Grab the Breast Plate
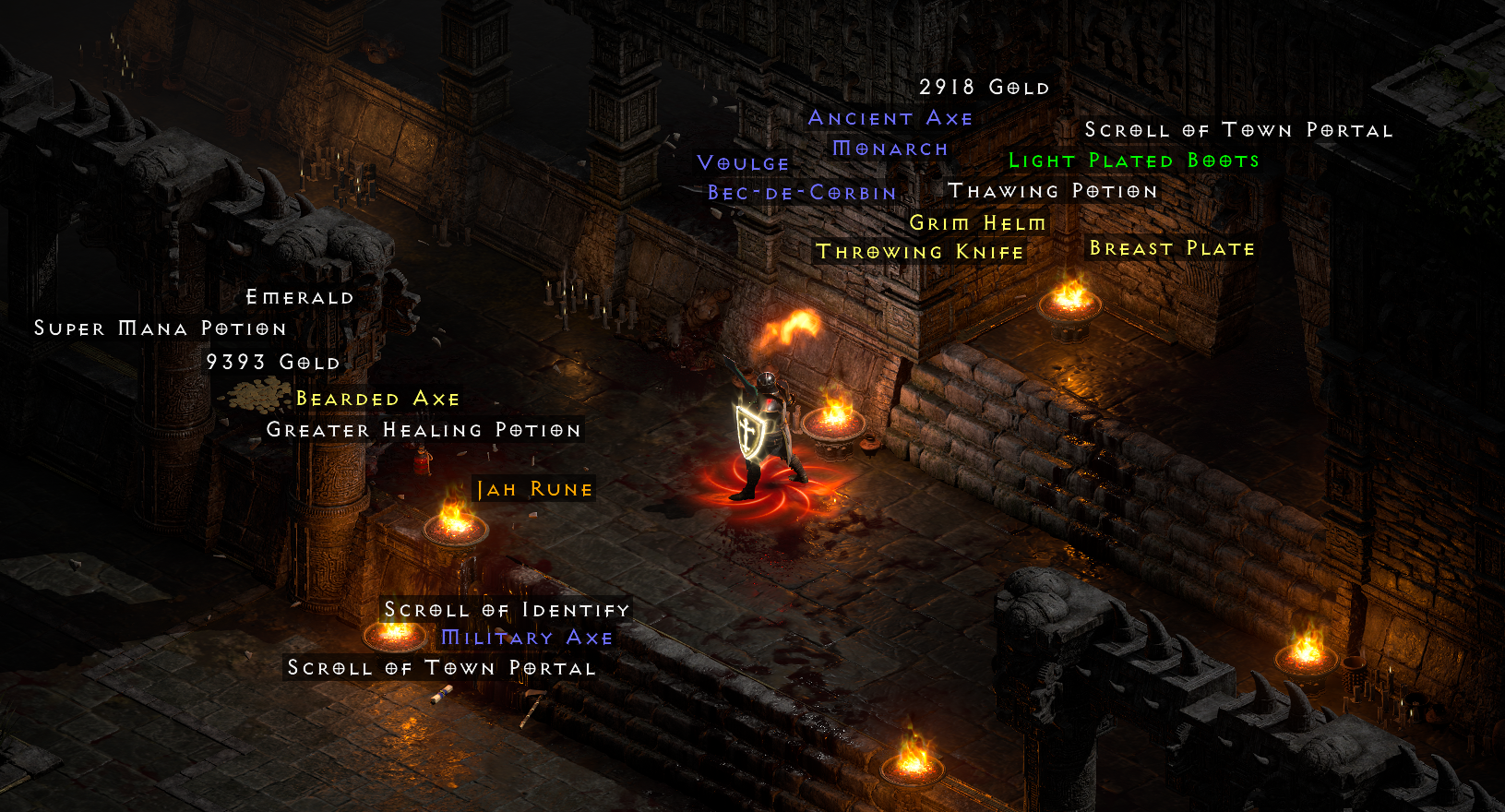This screenshot has height=812, width=1505. pos(1170,248)
